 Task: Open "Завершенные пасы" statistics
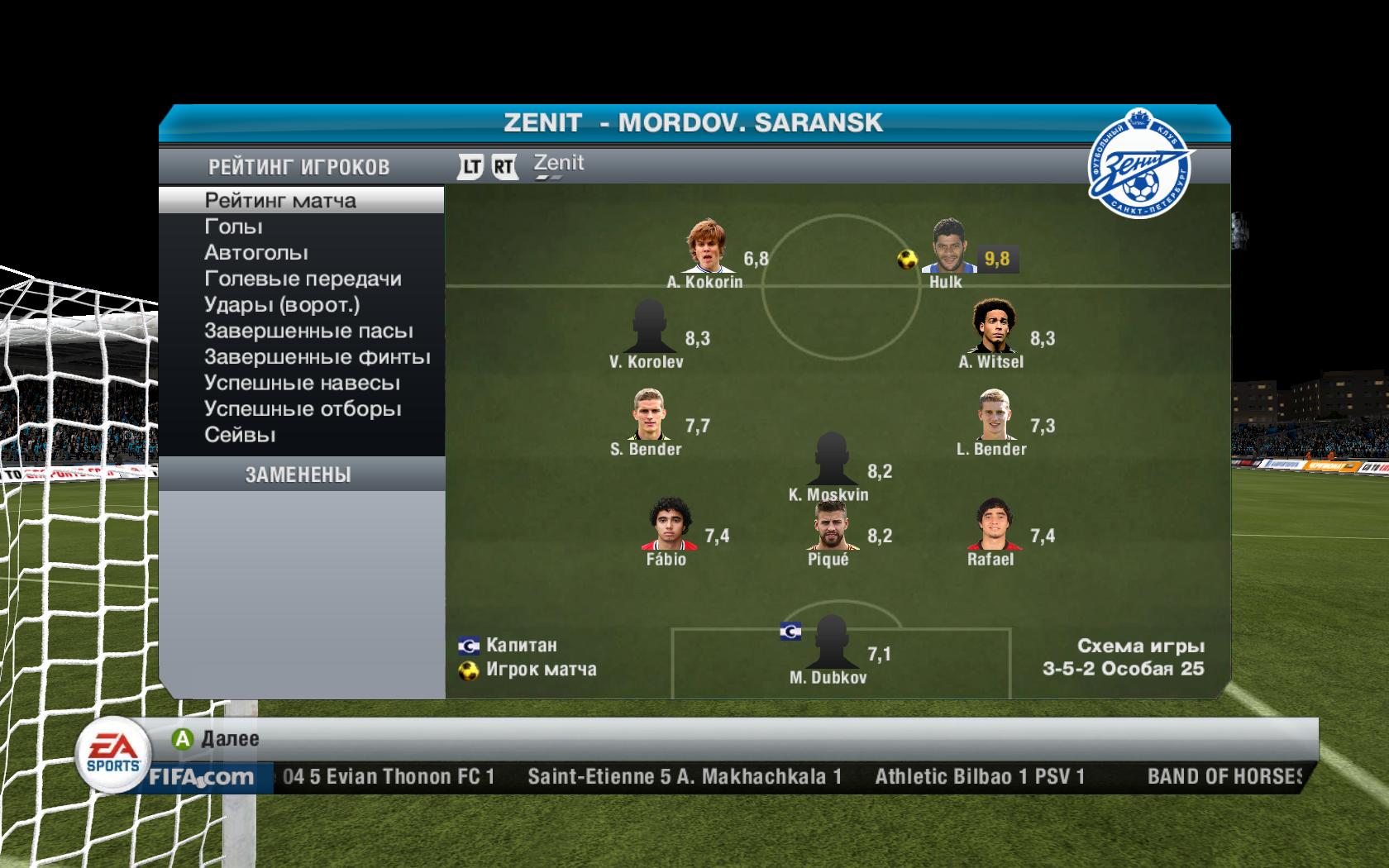pyautogui.click(x=308, y=331)
